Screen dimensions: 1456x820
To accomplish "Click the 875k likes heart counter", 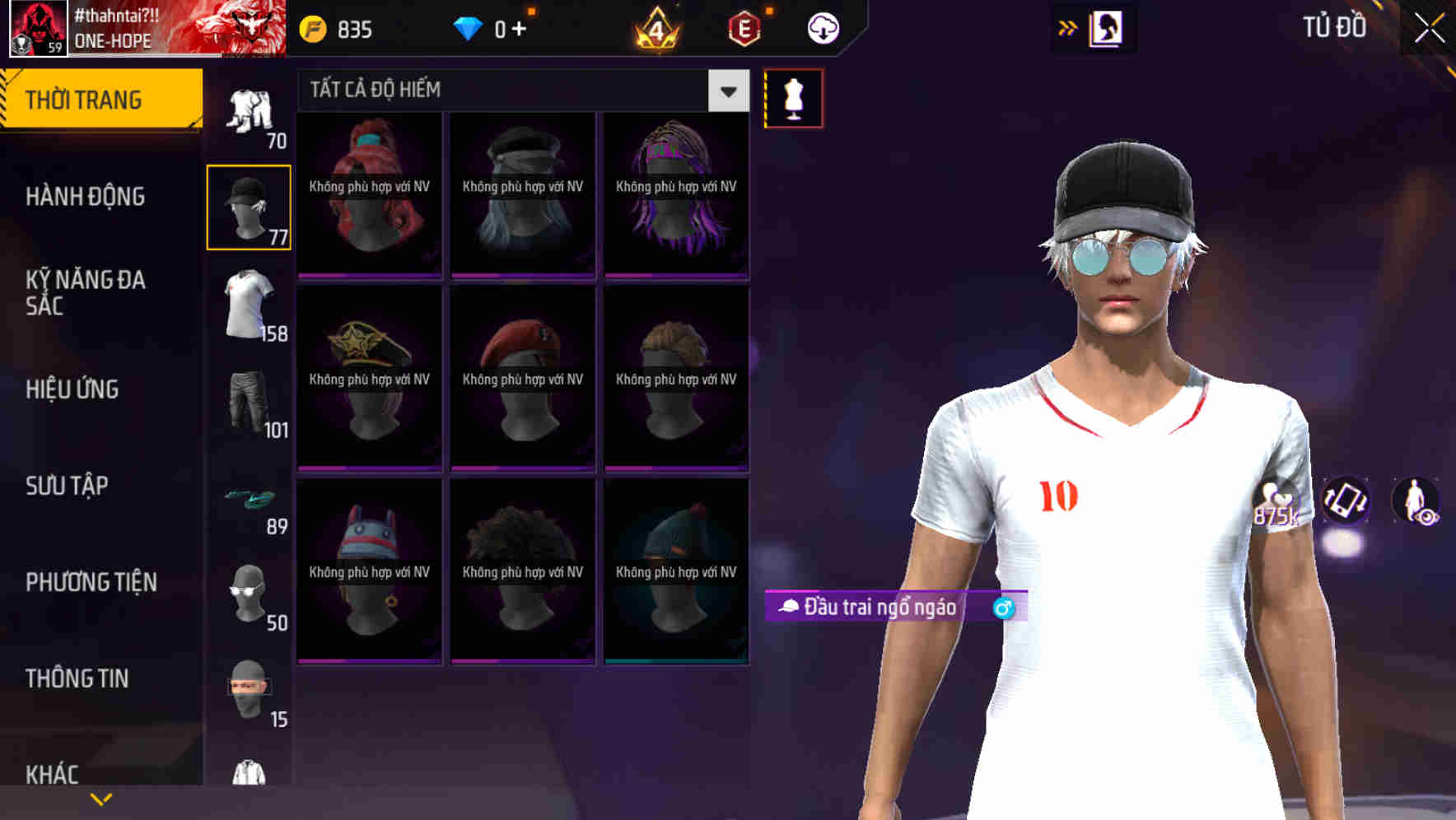I will click(x=1276, y=502).
